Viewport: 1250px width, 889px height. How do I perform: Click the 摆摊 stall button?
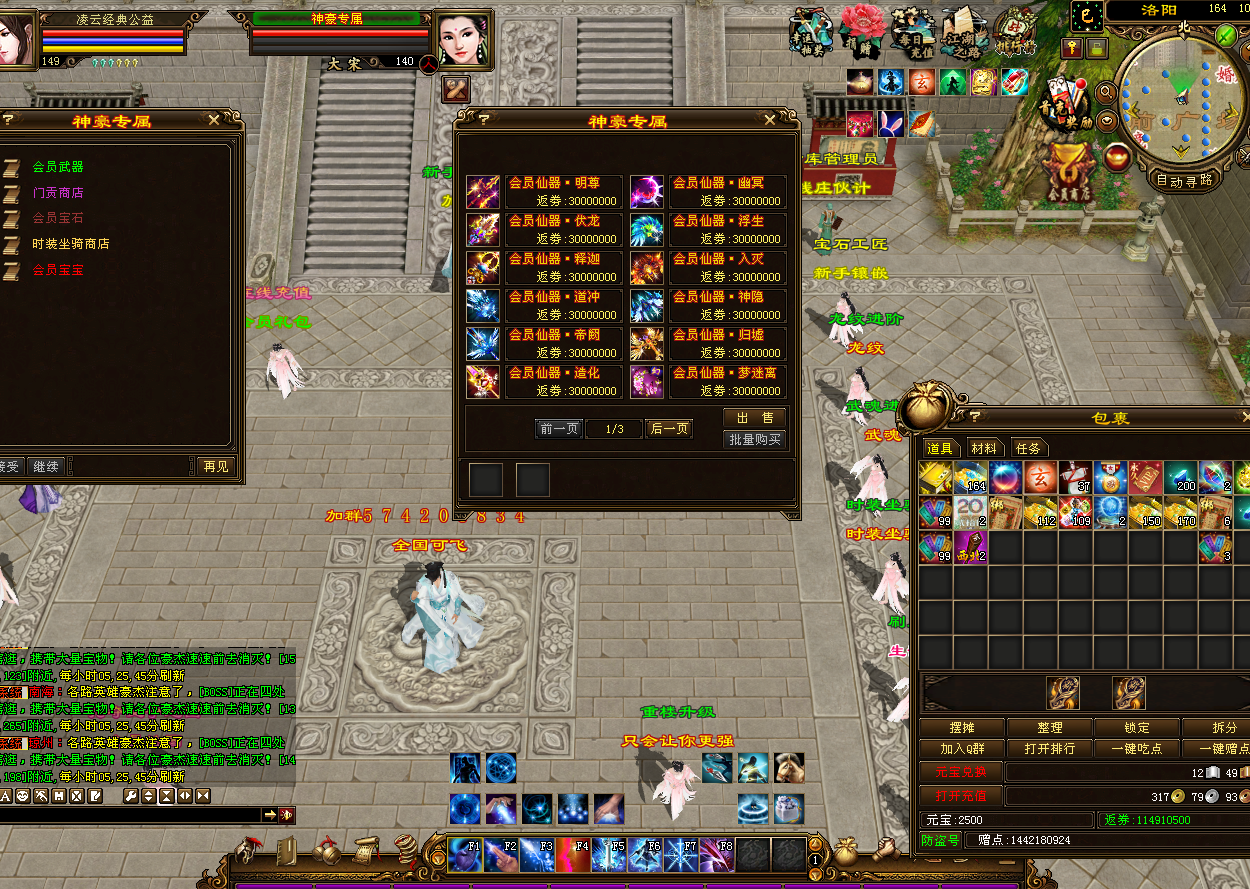(x=962, y=728)
